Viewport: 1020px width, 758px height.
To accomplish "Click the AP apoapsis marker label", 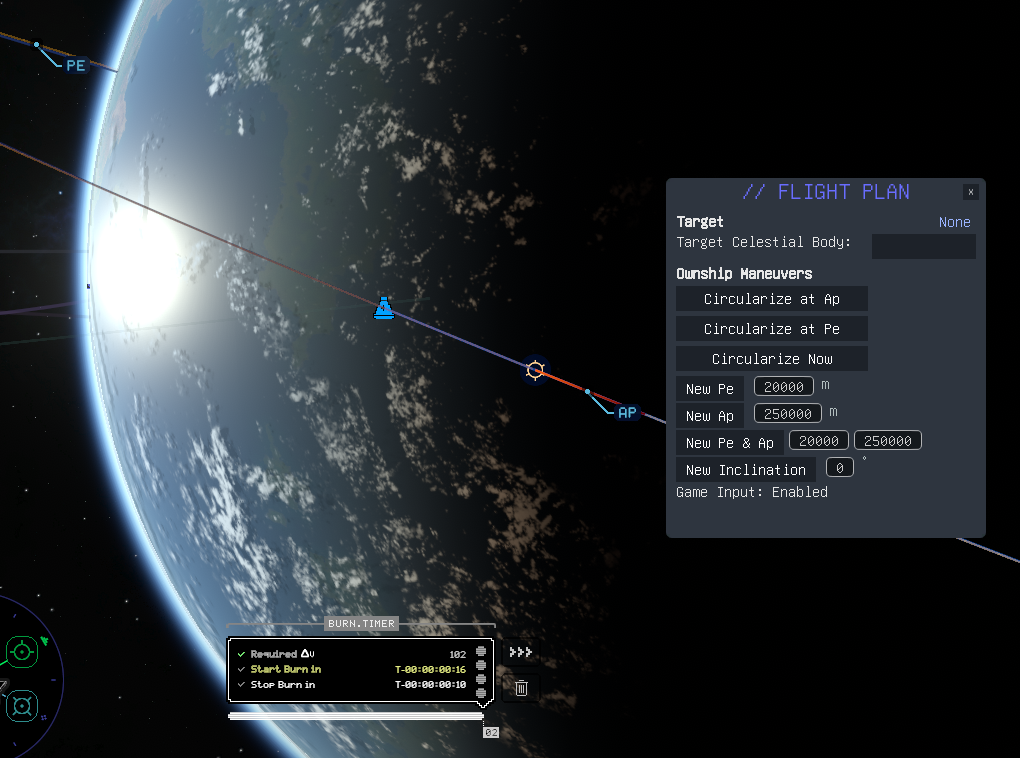I will click(x=627, y=412).
